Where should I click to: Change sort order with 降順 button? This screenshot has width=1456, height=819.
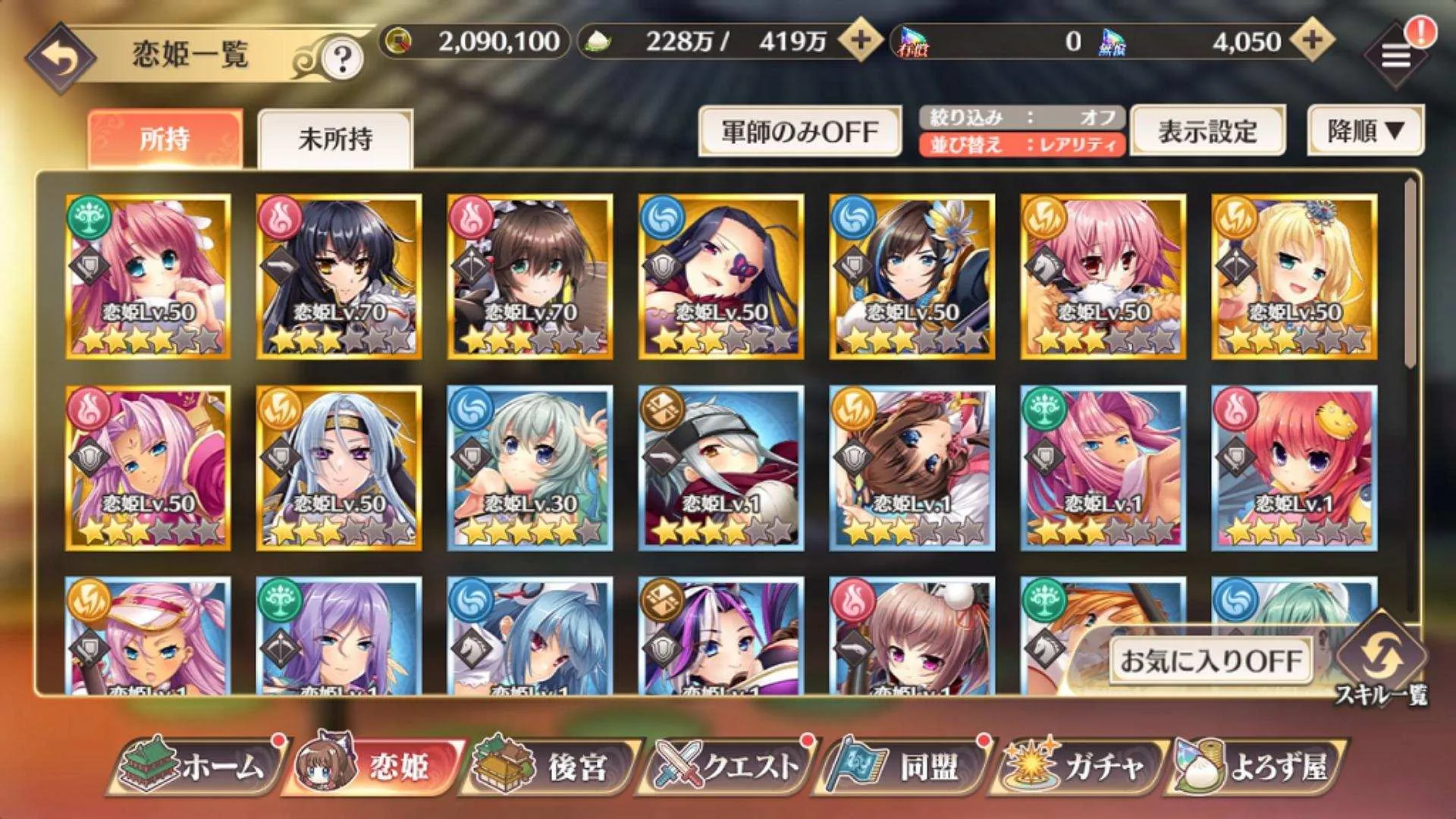1365,131
